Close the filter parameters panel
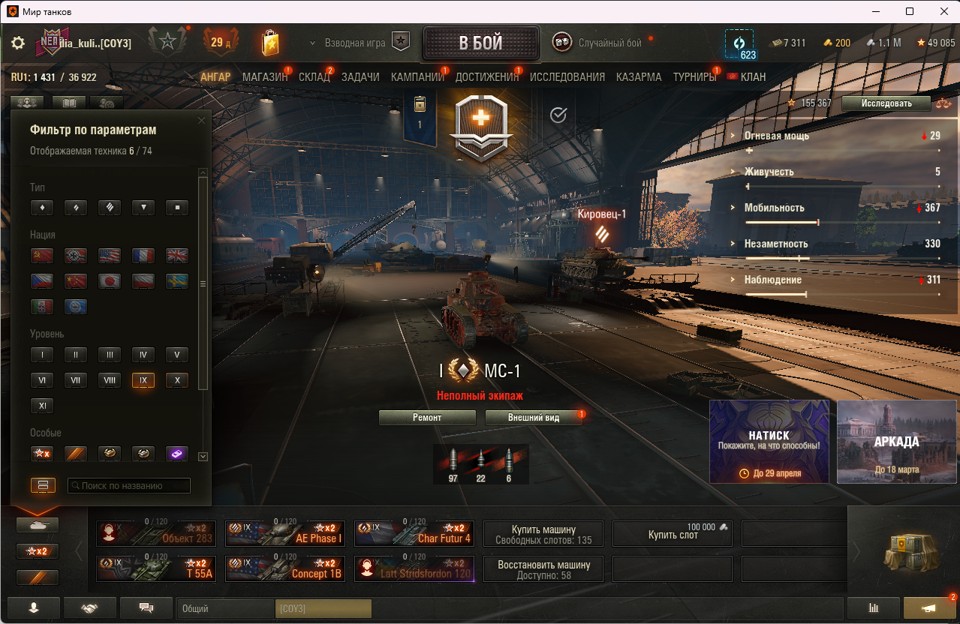 [x=200, y=121]
